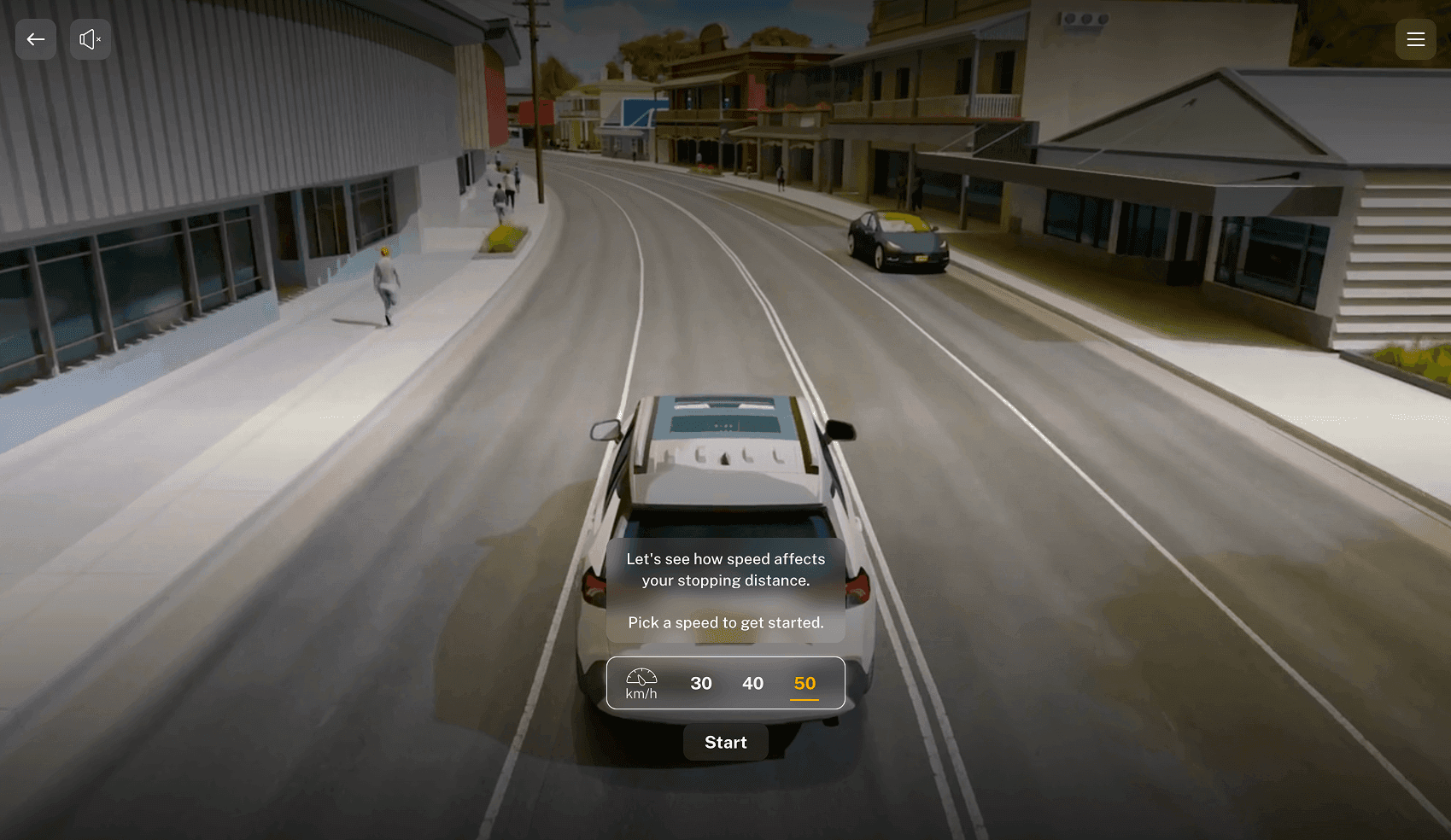
Task: Pick the 50 km/h speed option
Action: (804, 683)
